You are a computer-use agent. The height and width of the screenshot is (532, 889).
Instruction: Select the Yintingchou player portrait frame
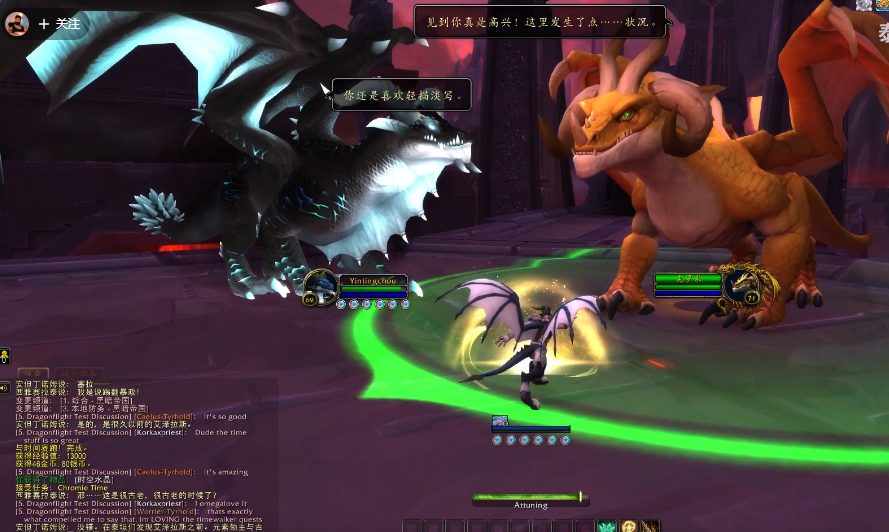pos(321,285)
